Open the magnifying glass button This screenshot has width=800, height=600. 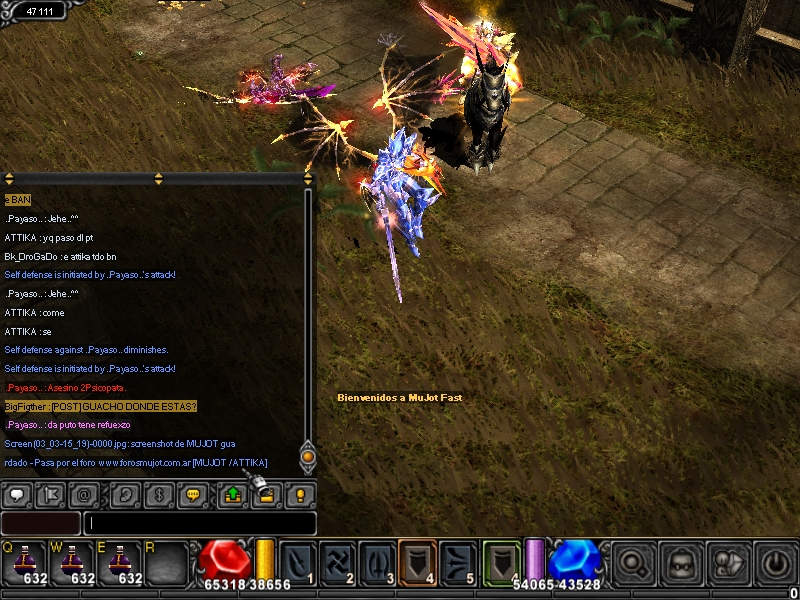point(634,562)
